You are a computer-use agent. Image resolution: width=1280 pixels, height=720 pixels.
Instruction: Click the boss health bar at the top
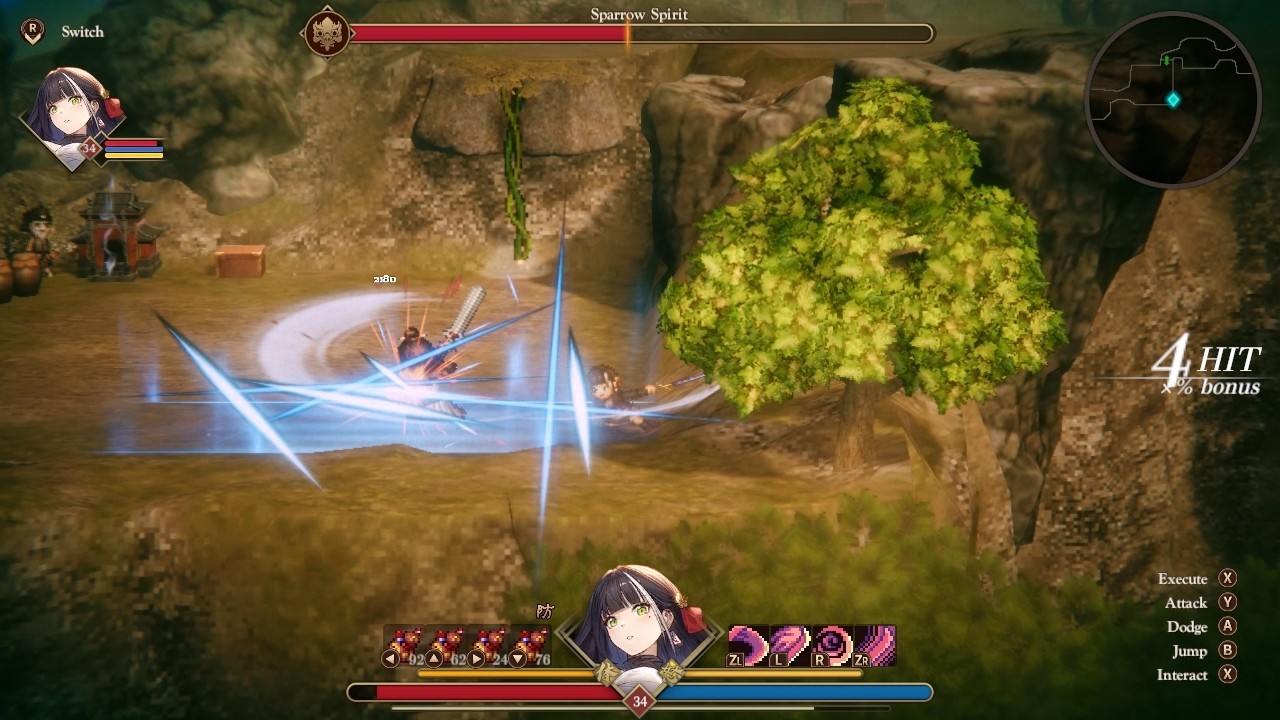pos(645,32)
